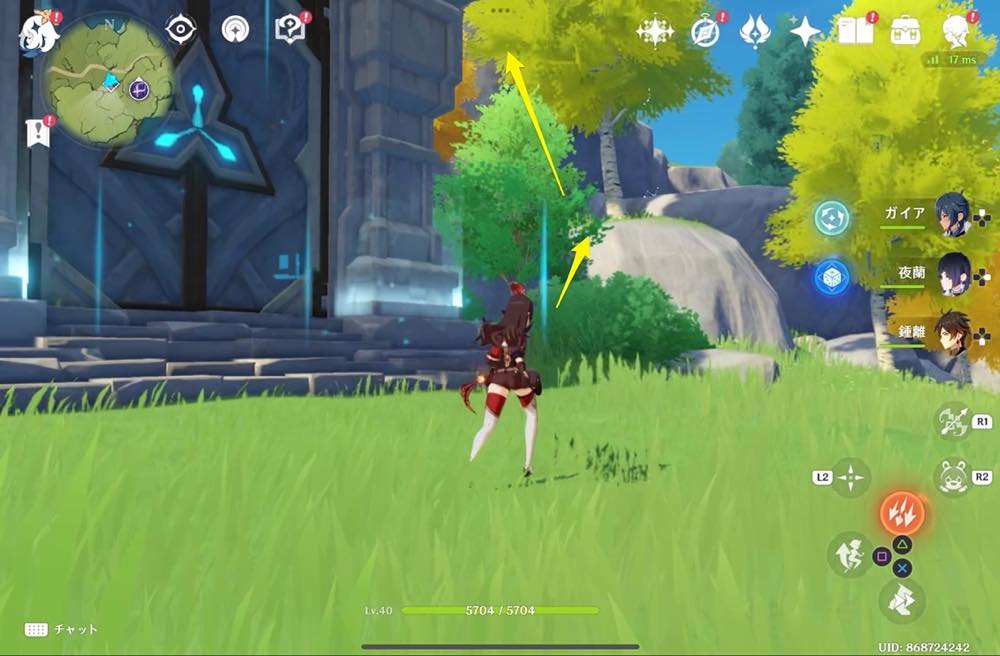Open the チャット chat box
The width and height of the screenshot is (1000, 656).
[x=62, y=629]
